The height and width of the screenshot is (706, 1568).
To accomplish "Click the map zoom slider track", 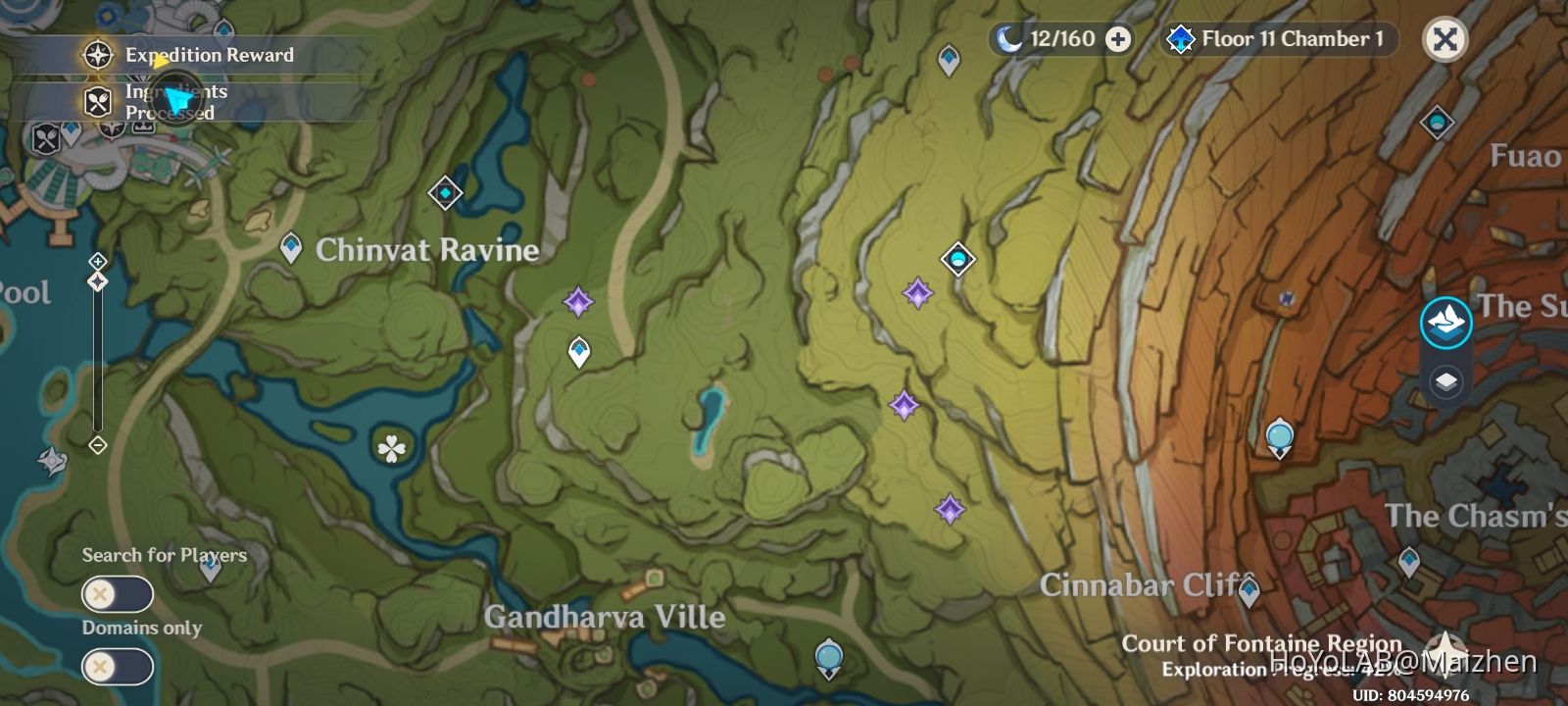I will (x=97, y=363).
